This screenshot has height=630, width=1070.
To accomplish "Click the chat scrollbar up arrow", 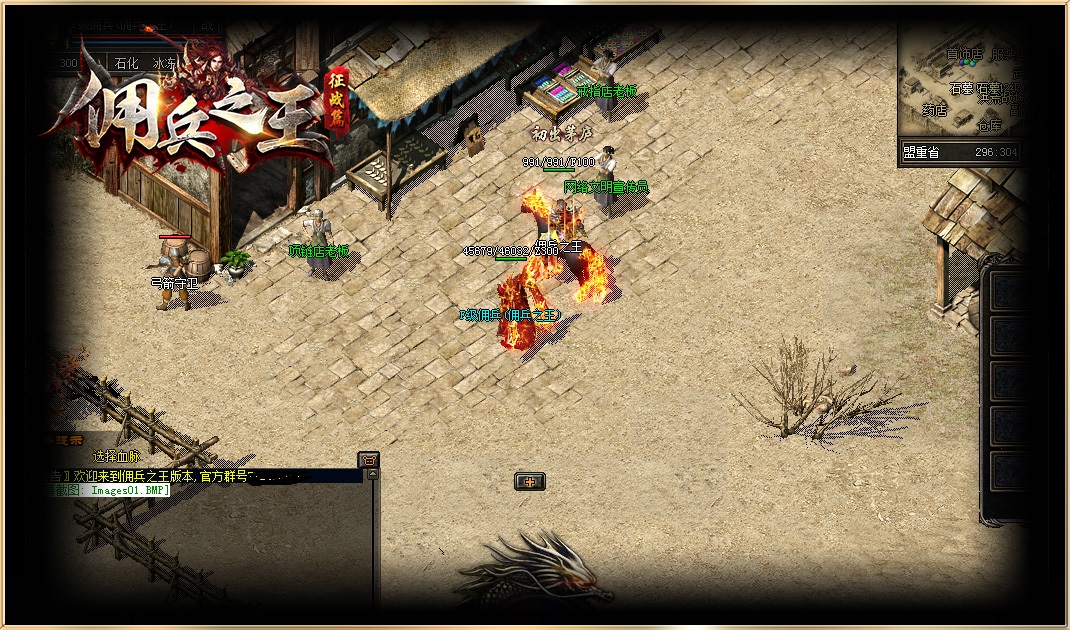I will [x=374, y=474].
